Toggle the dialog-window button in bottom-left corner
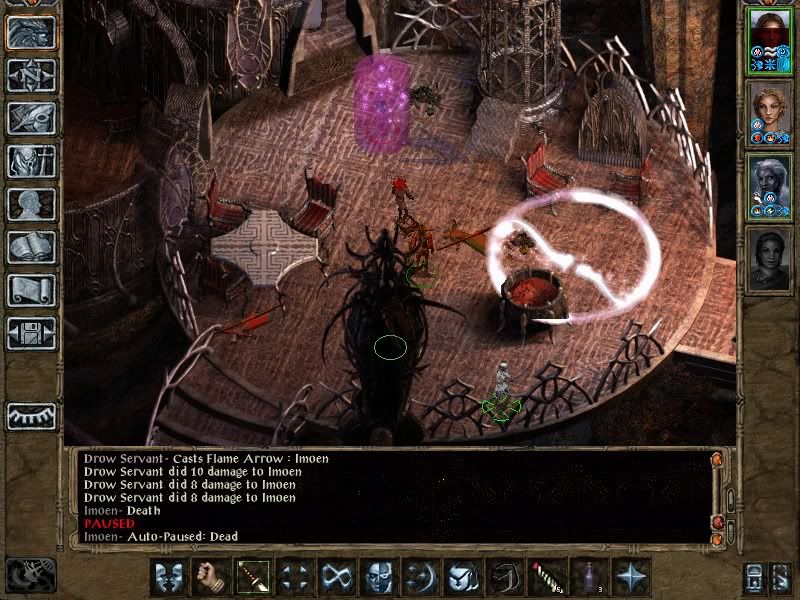 coord(30,574)
